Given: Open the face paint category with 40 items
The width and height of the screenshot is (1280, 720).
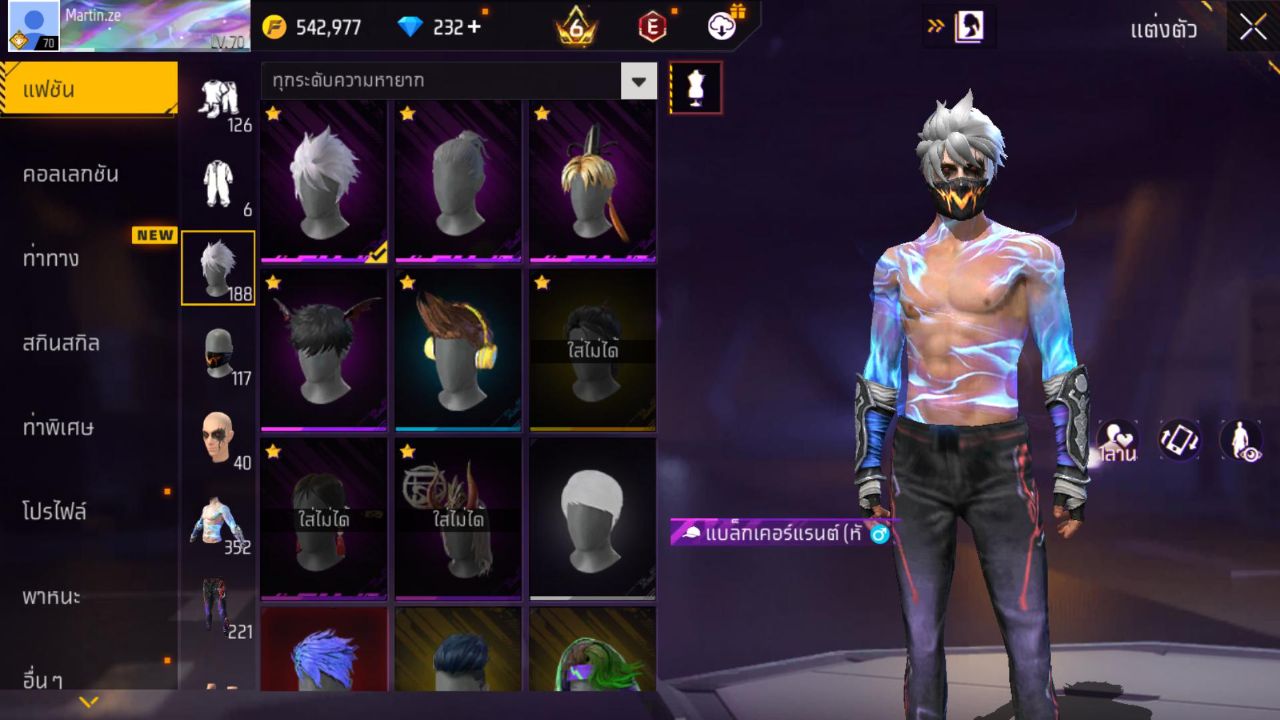Looking at the screenshot, I should click(x=218, y=437).
